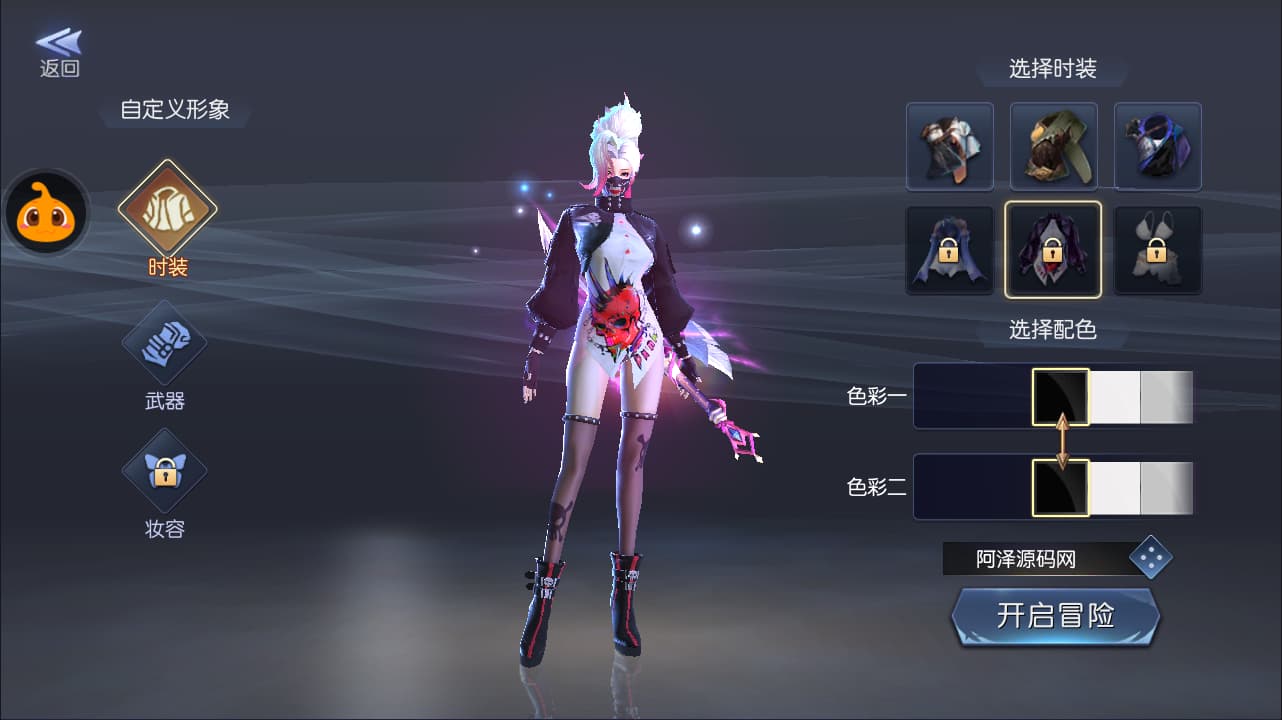Switch to the 武器 weapon tab

tap(164, 344)
